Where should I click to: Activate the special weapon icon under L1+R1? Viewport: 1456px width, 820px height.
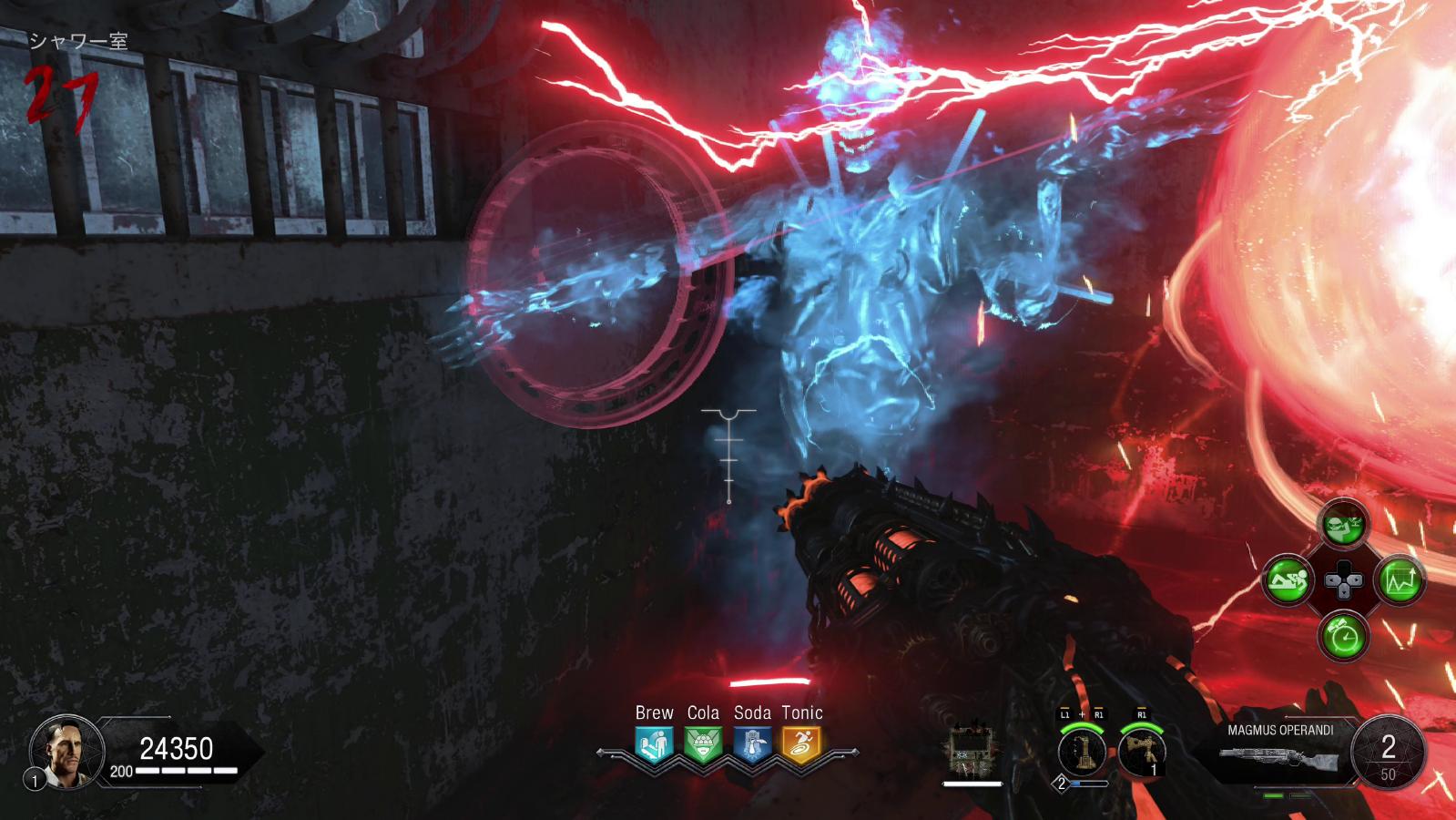(x=1081, y=753)
